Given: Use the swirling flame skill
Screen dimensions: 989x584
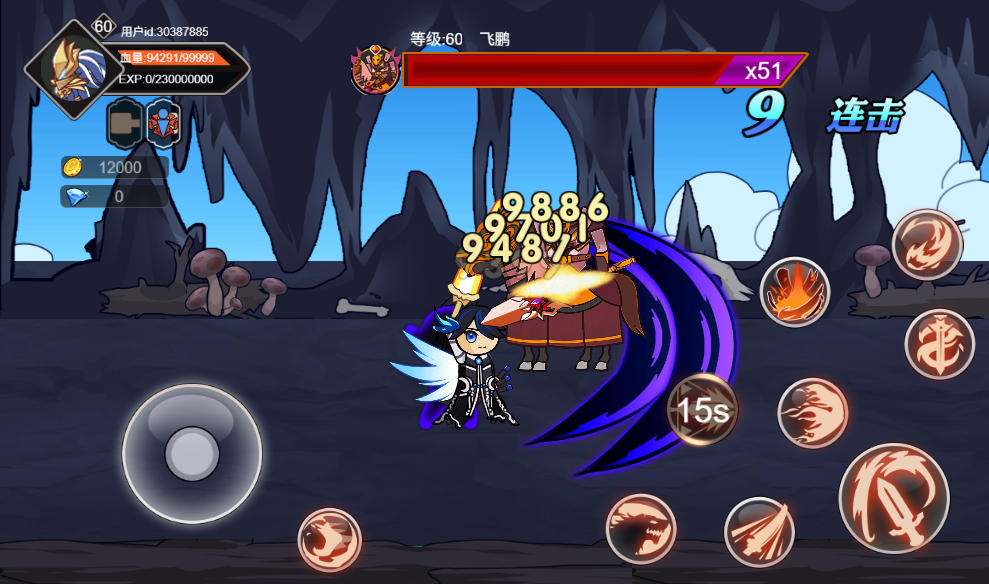Looking at the screenshot, I should 927,244.
